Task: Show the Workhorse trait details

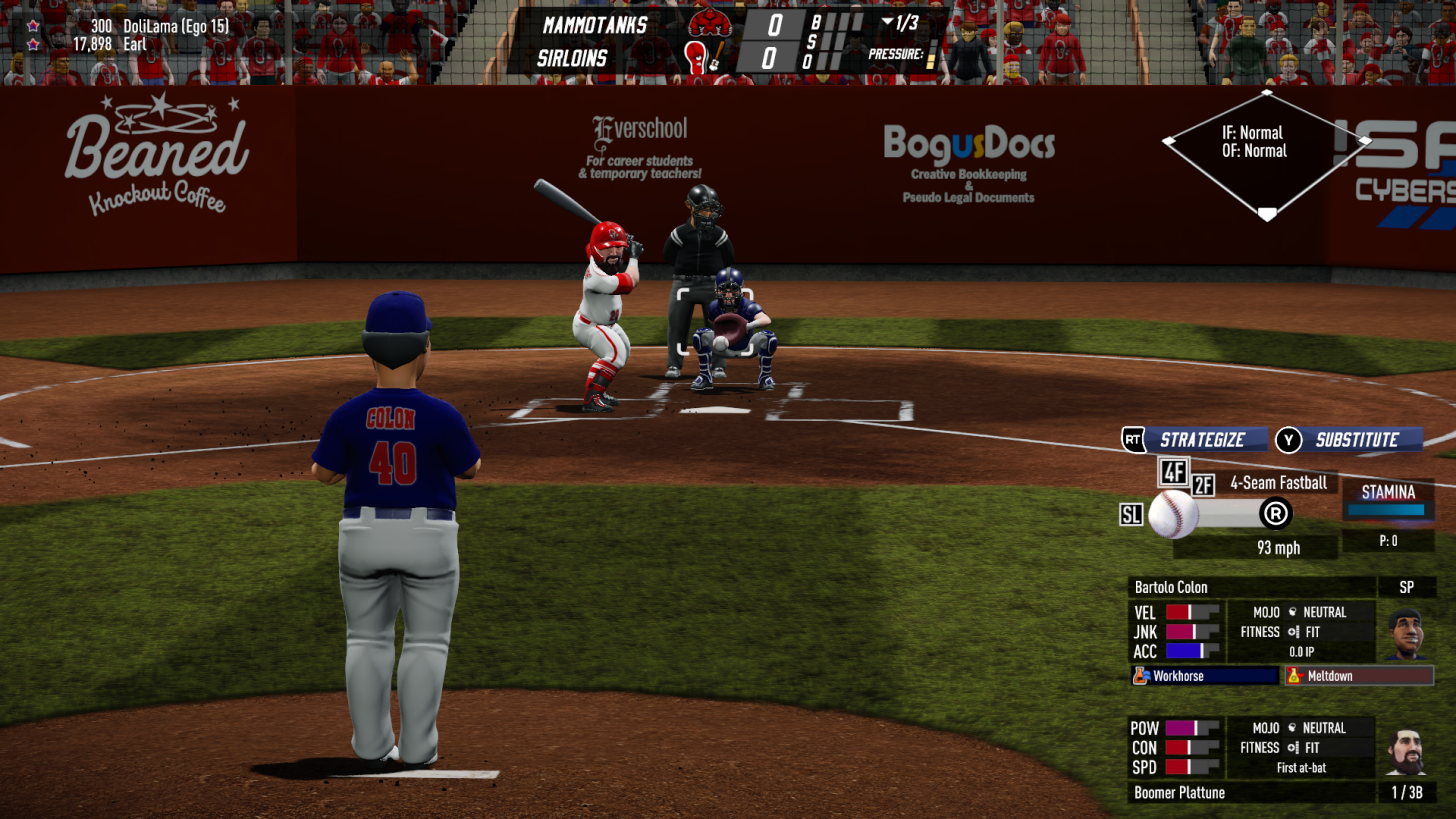Action: pos(1205,676)
